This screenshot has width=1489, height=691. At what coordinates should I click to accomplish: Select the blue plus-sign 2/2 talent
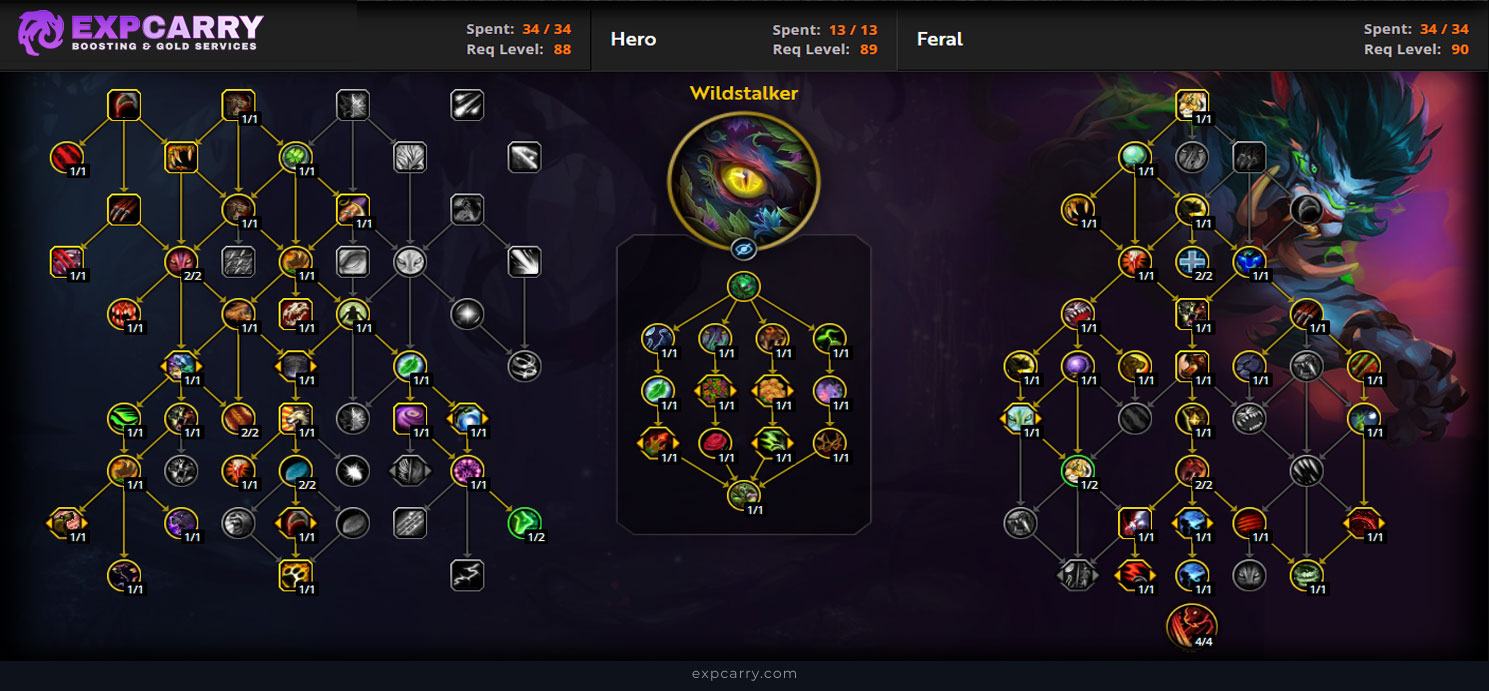point(1191,262)
